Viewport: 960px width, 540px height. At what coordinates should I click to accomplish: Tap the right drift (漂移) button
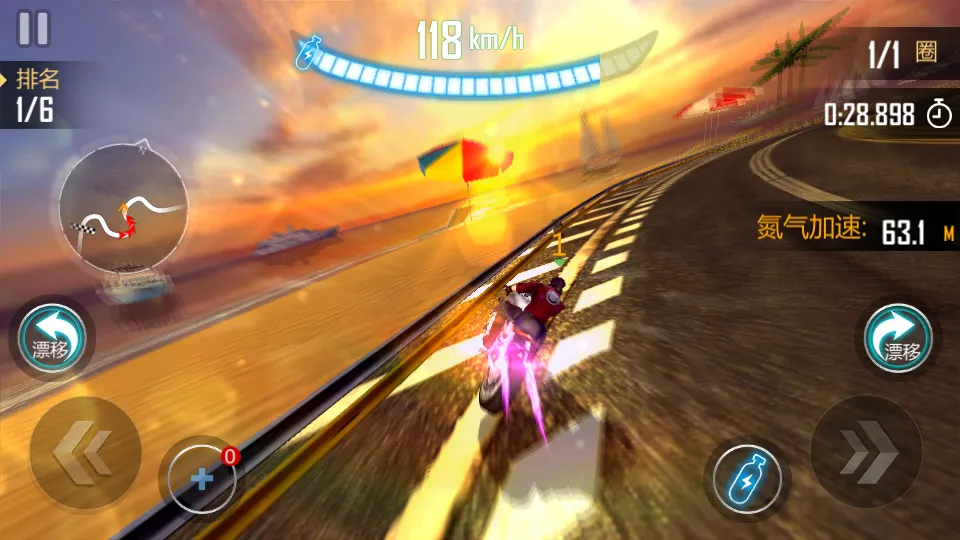point(899,338)
